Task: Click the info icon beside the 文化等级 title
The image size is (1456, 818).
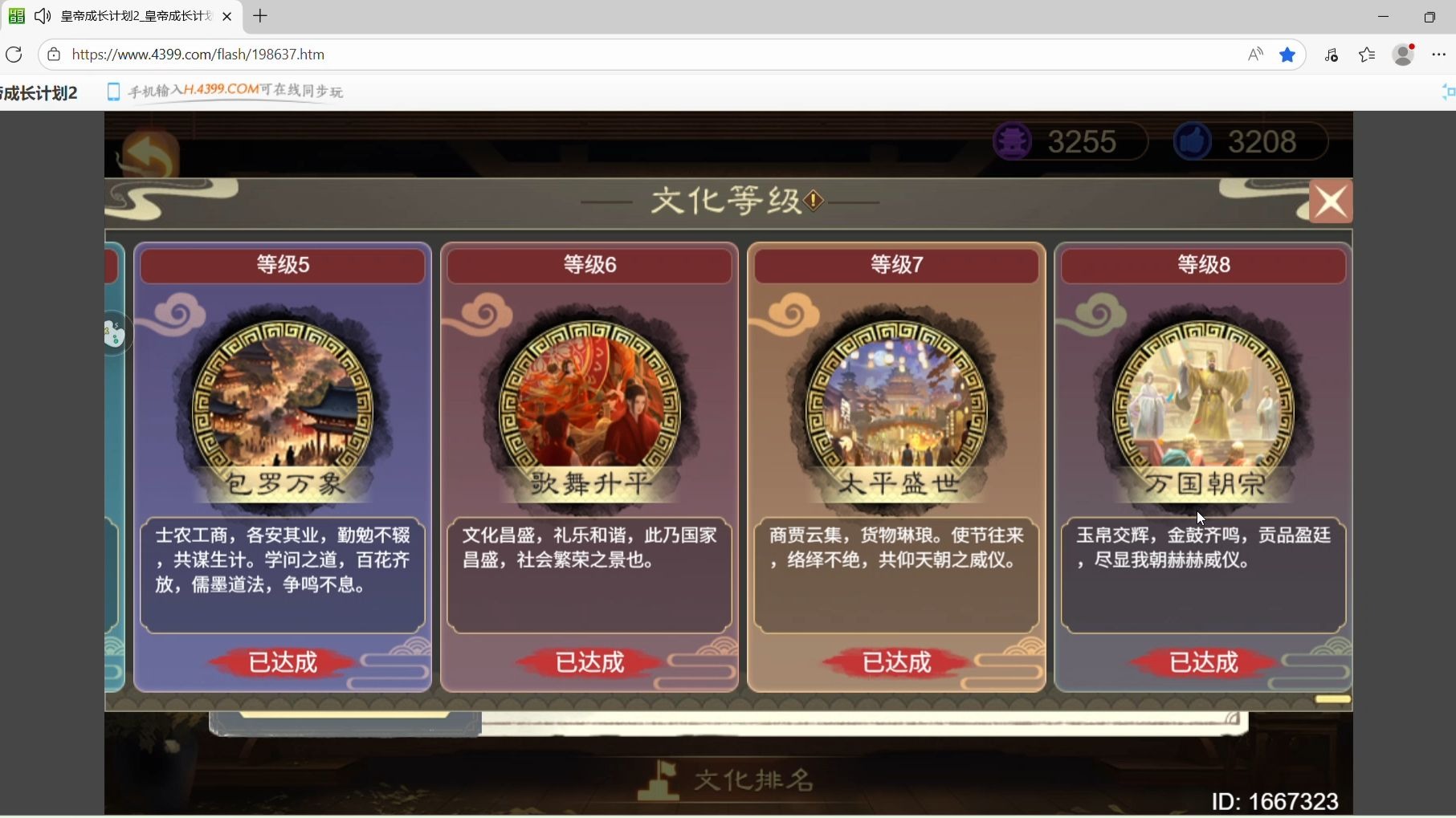Action: point(814,201)
